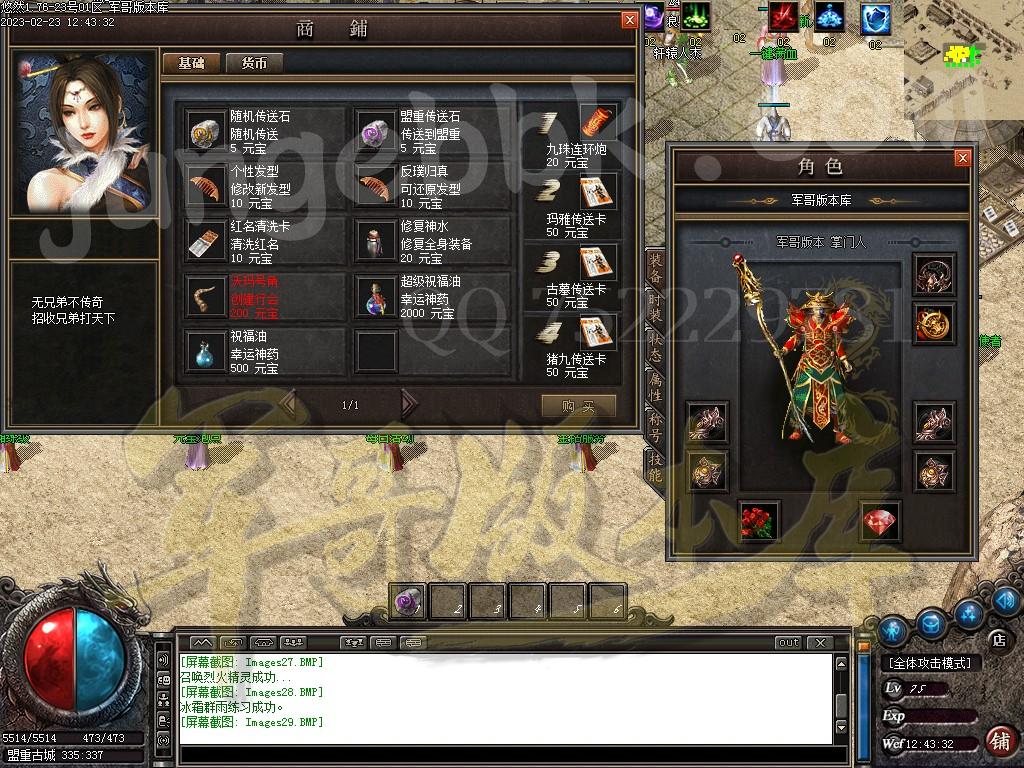Select the red gem equipment slot
This screenshot has width=1024, height=768.
pyautogui.click(x=881, y=521)
